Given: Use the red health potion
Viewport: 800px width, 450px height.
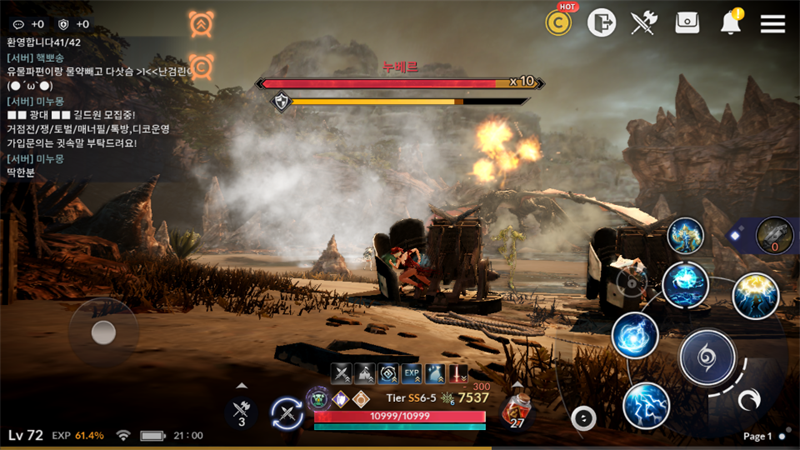Looking at the screenshot, I should (x=516, y=410).
